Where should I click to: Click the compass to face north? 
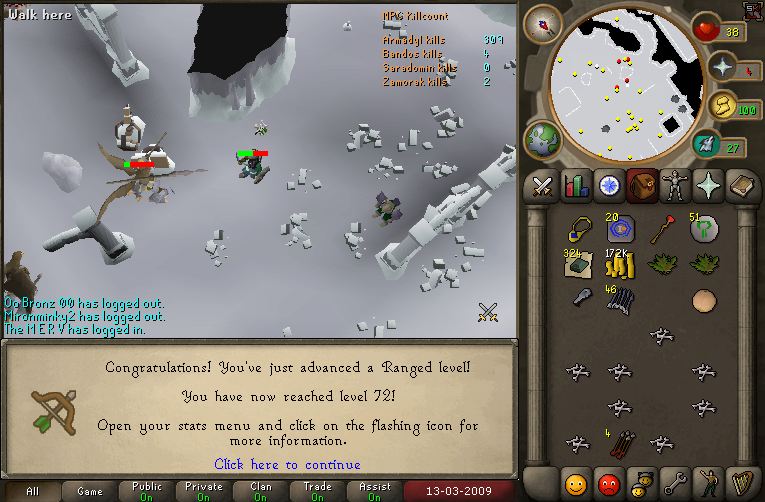545,22
